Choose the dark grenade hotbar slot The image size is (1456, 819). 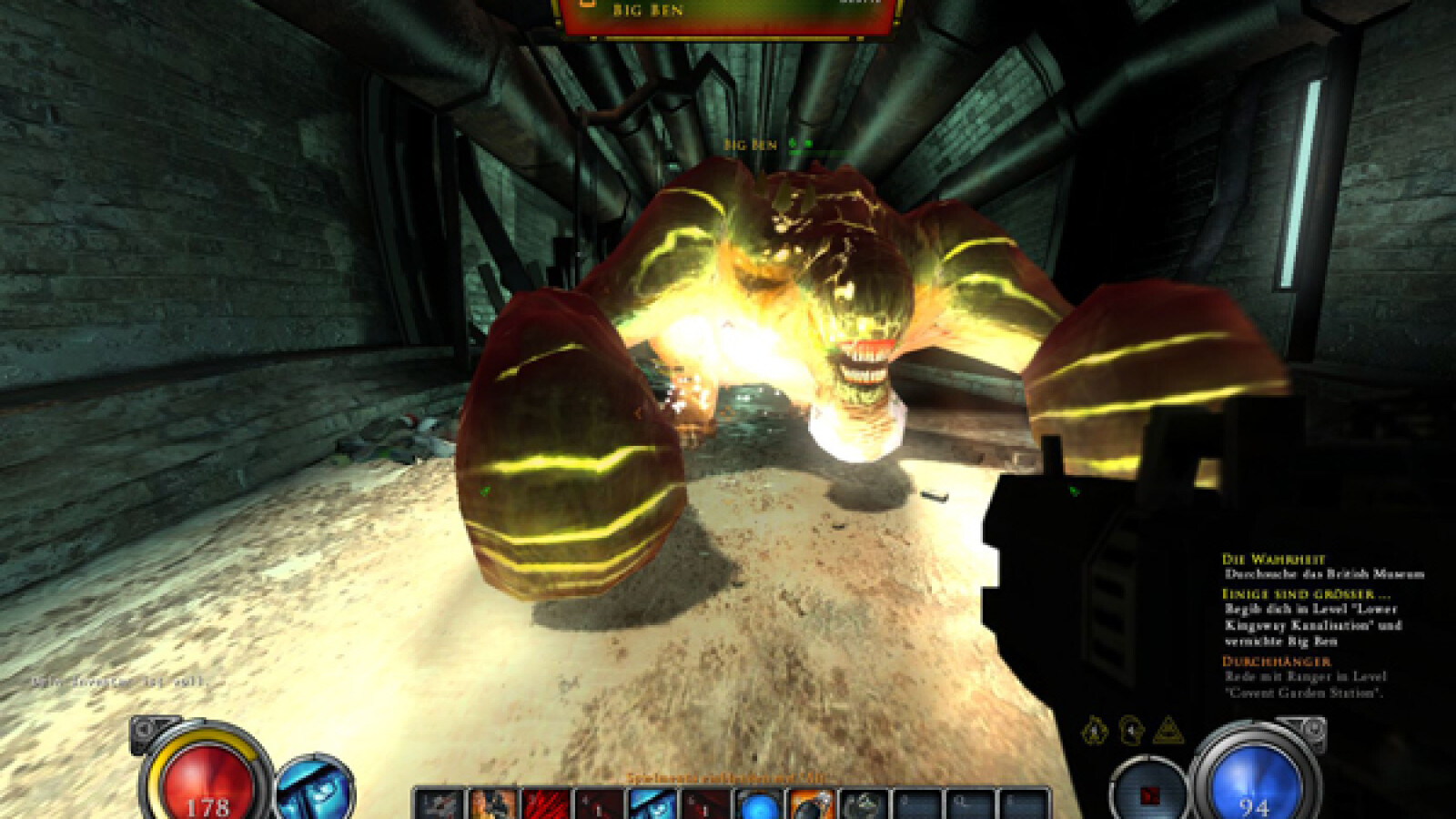click(x=863, y=804)
